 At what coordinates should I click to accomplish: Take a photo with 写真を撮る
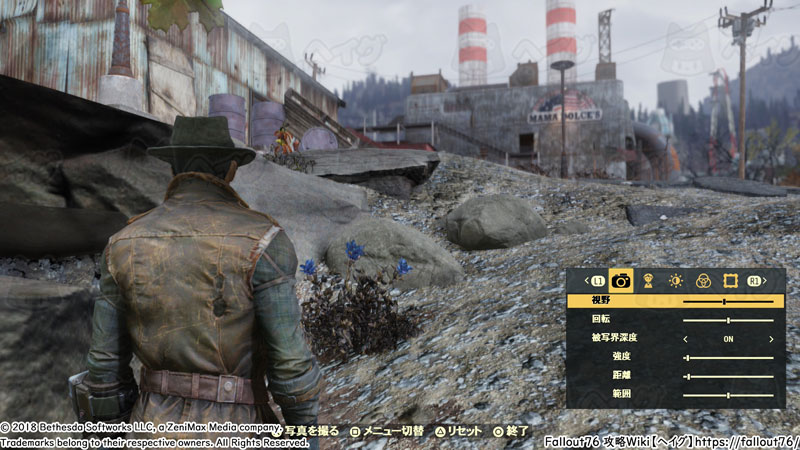(x=308, y=432)
